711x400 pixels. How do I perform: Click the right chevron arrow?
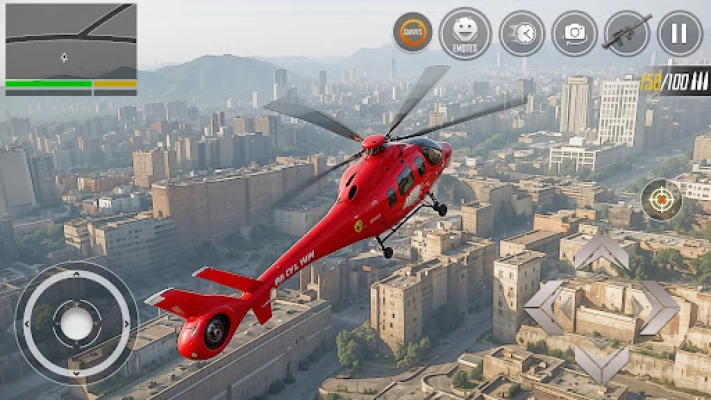coord(658,307)
